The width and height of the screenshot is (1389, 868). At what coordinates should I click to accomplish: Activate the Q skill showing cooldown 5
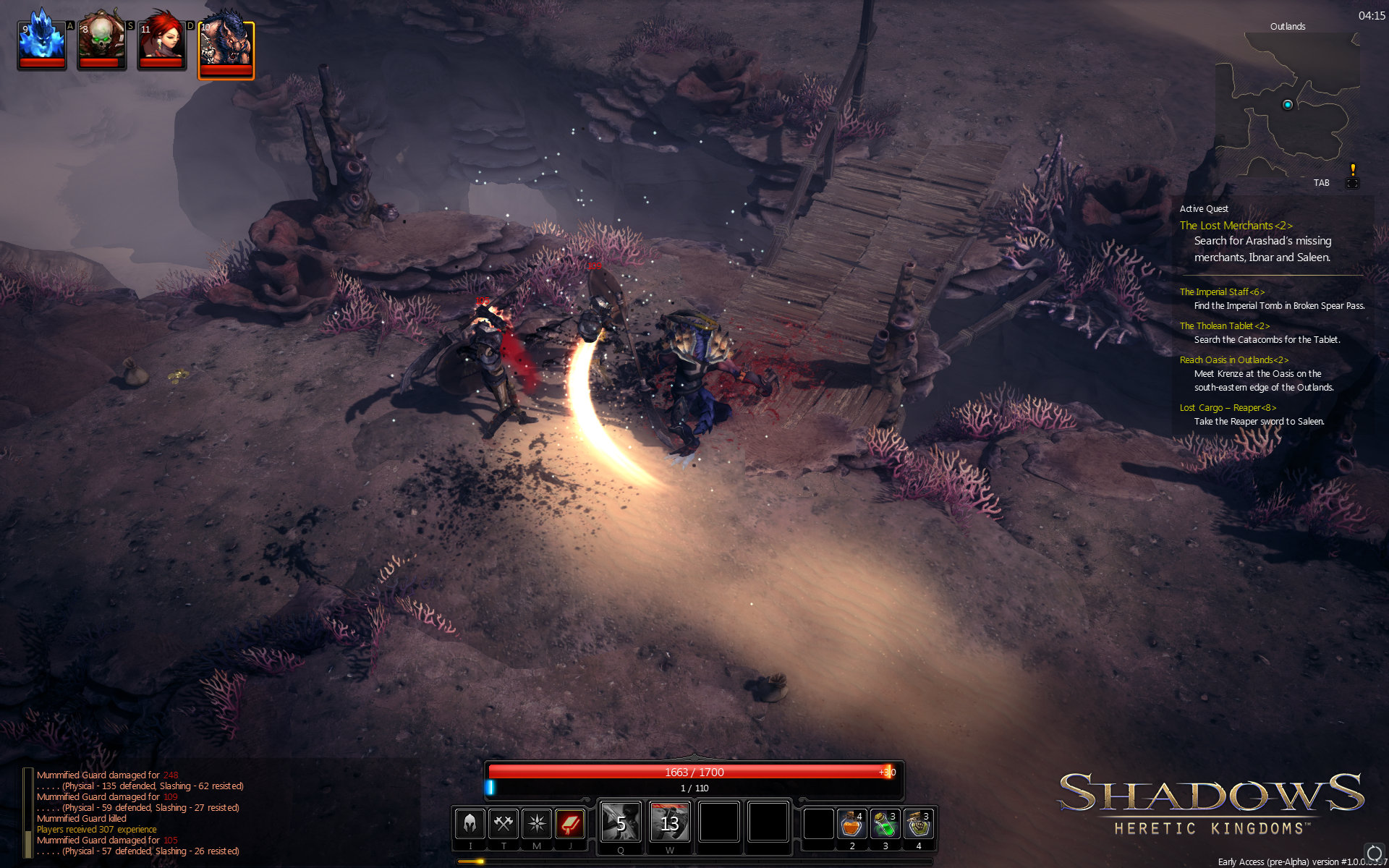[x=621, y=822]
